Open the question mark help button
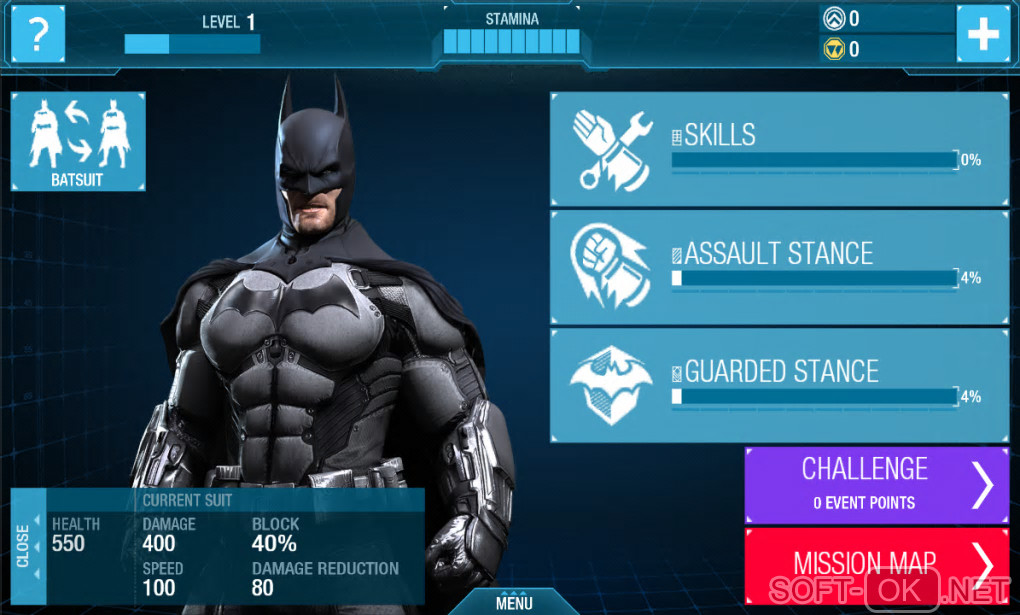This screenshot has height=615, width=1020. pos(38,35)
